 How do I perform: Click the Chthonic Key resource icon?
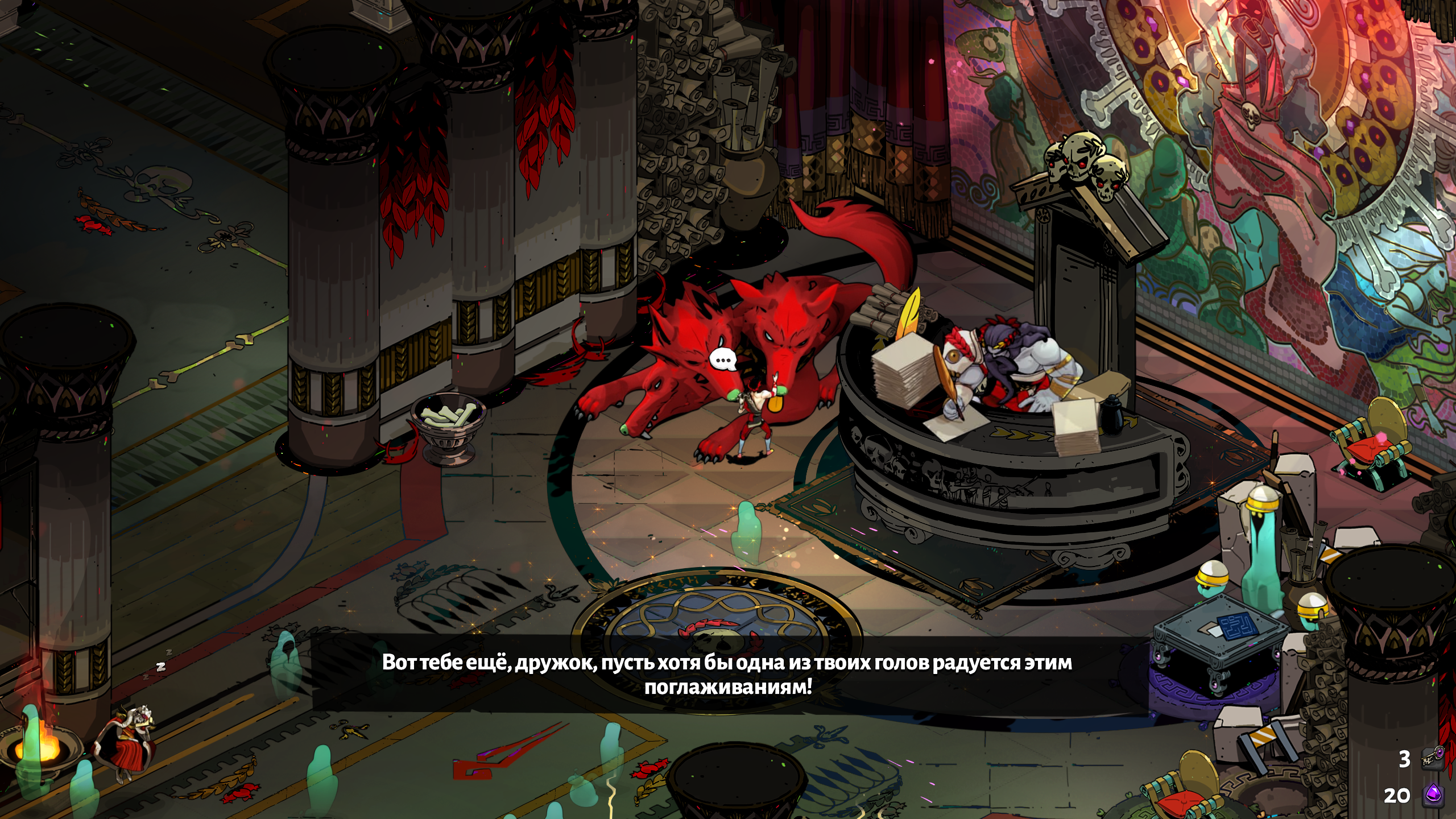1432,758
